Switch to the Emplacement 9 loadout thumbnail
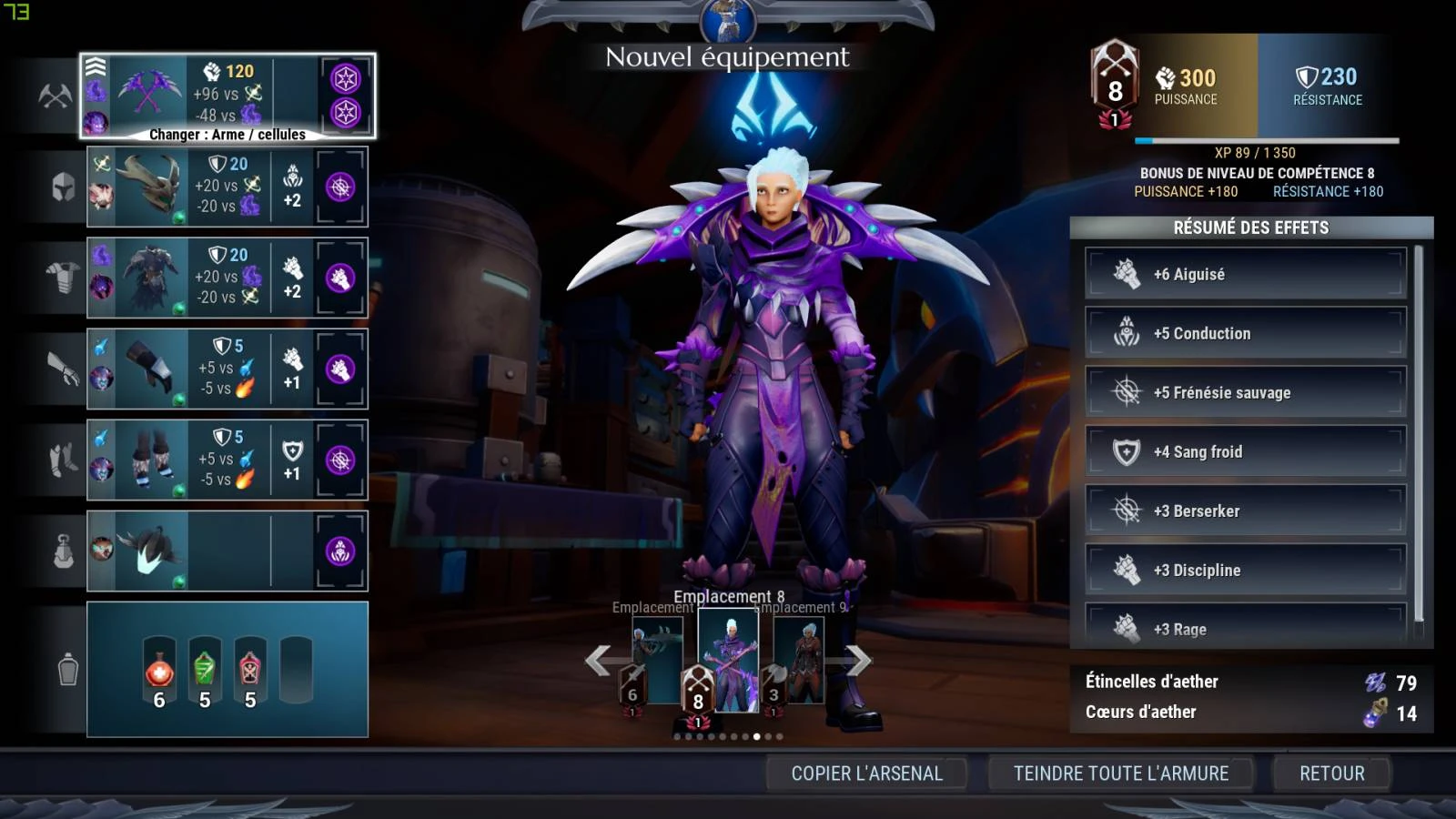Screen dimensions: 1456x819 (800, 662)
